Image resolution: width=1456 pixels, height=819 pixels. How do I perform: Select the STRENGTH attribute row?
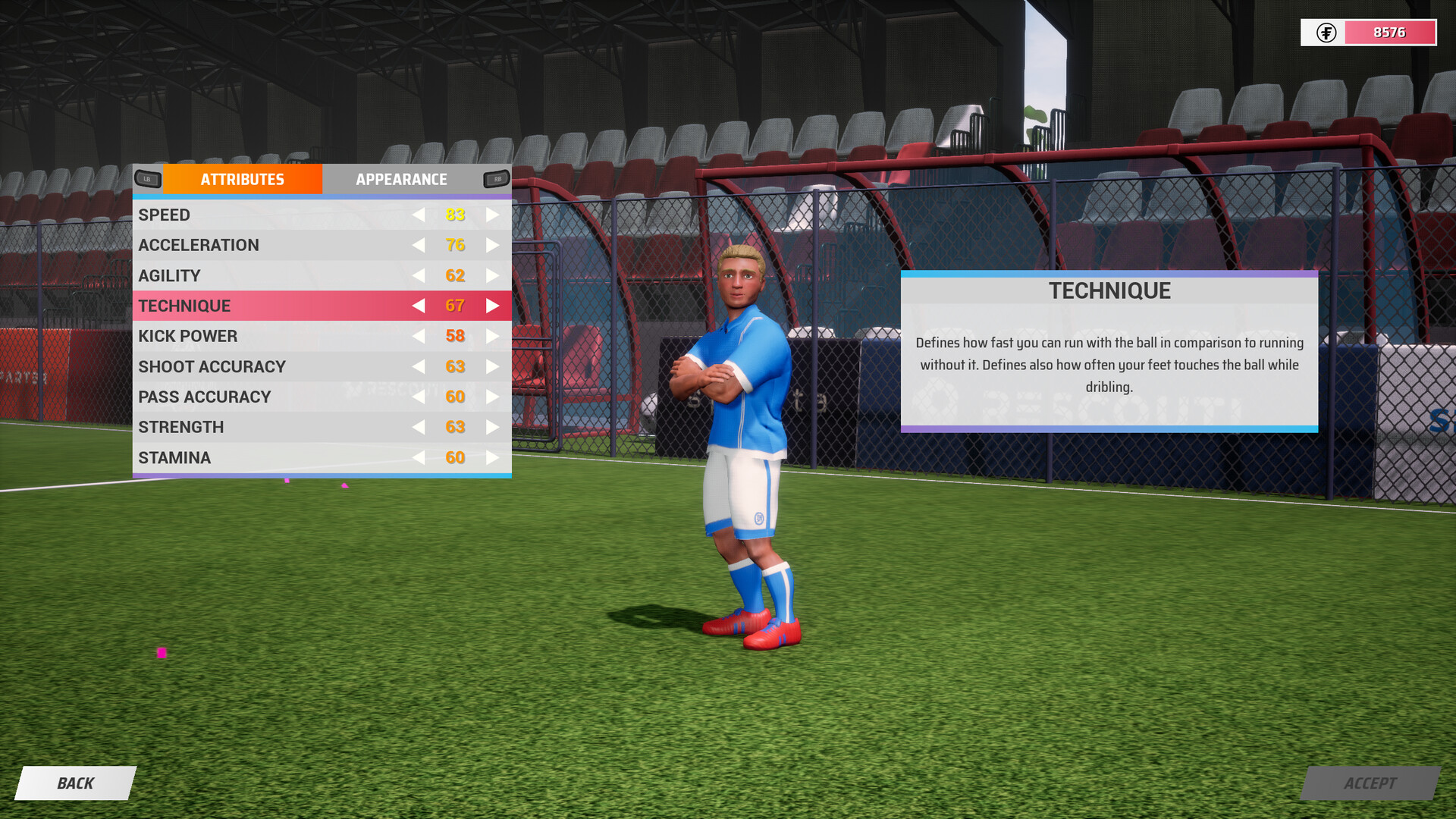(x=227, y=427)
